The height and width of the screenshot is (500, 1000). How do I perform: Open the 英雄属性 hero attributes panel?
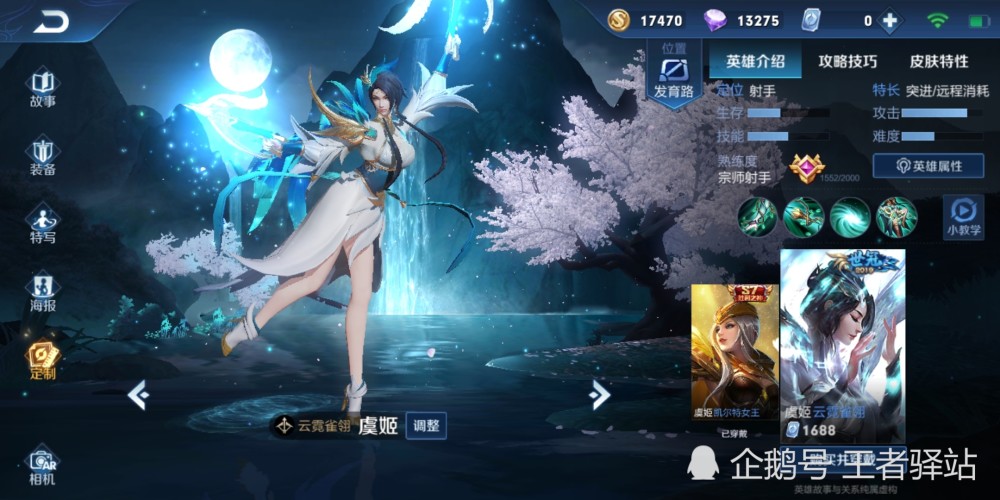click(928, 166)
